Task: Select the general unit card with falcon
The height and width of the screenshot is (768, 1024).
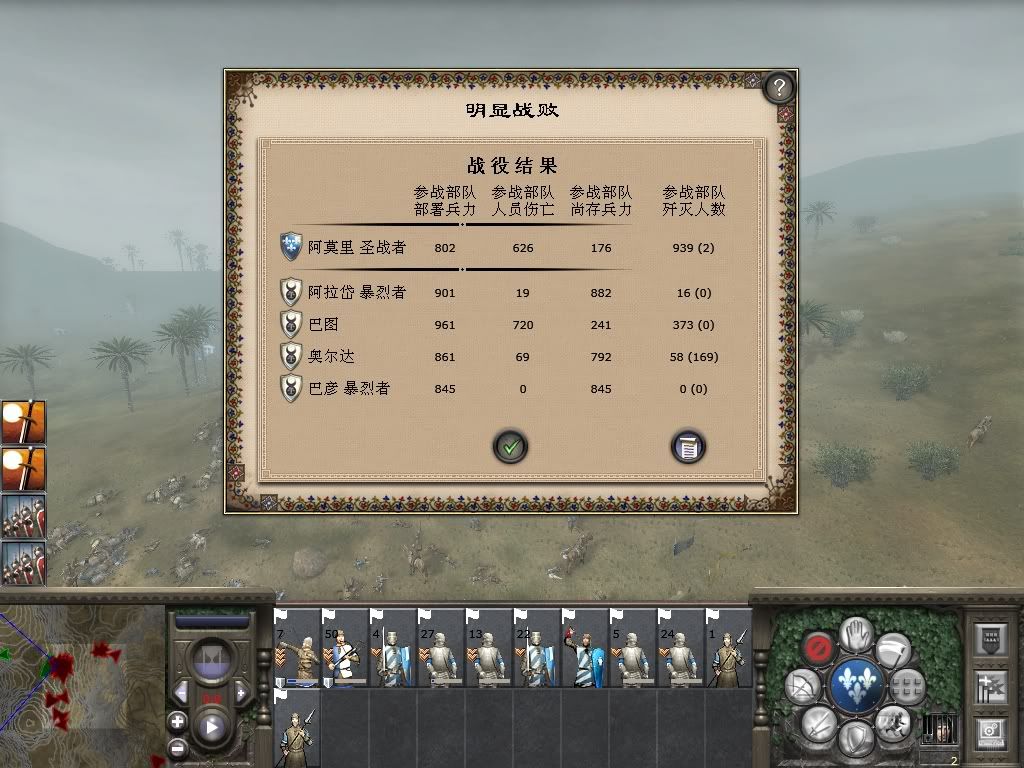Action: pyautogui.click(x=585, y=650)
